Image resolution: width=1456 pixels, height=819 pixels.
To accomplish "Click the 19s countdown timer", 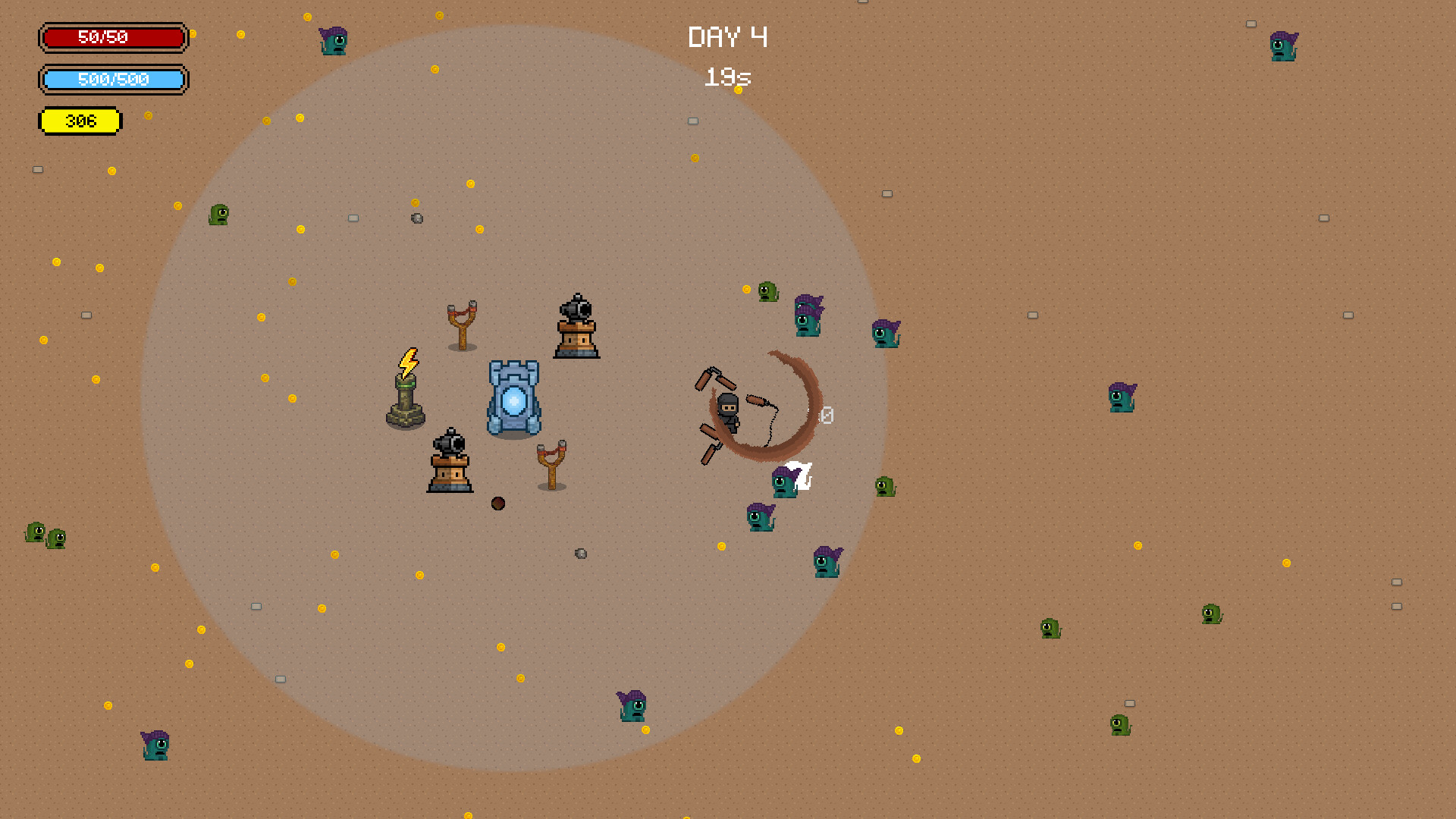I will [x=726, y=76].
